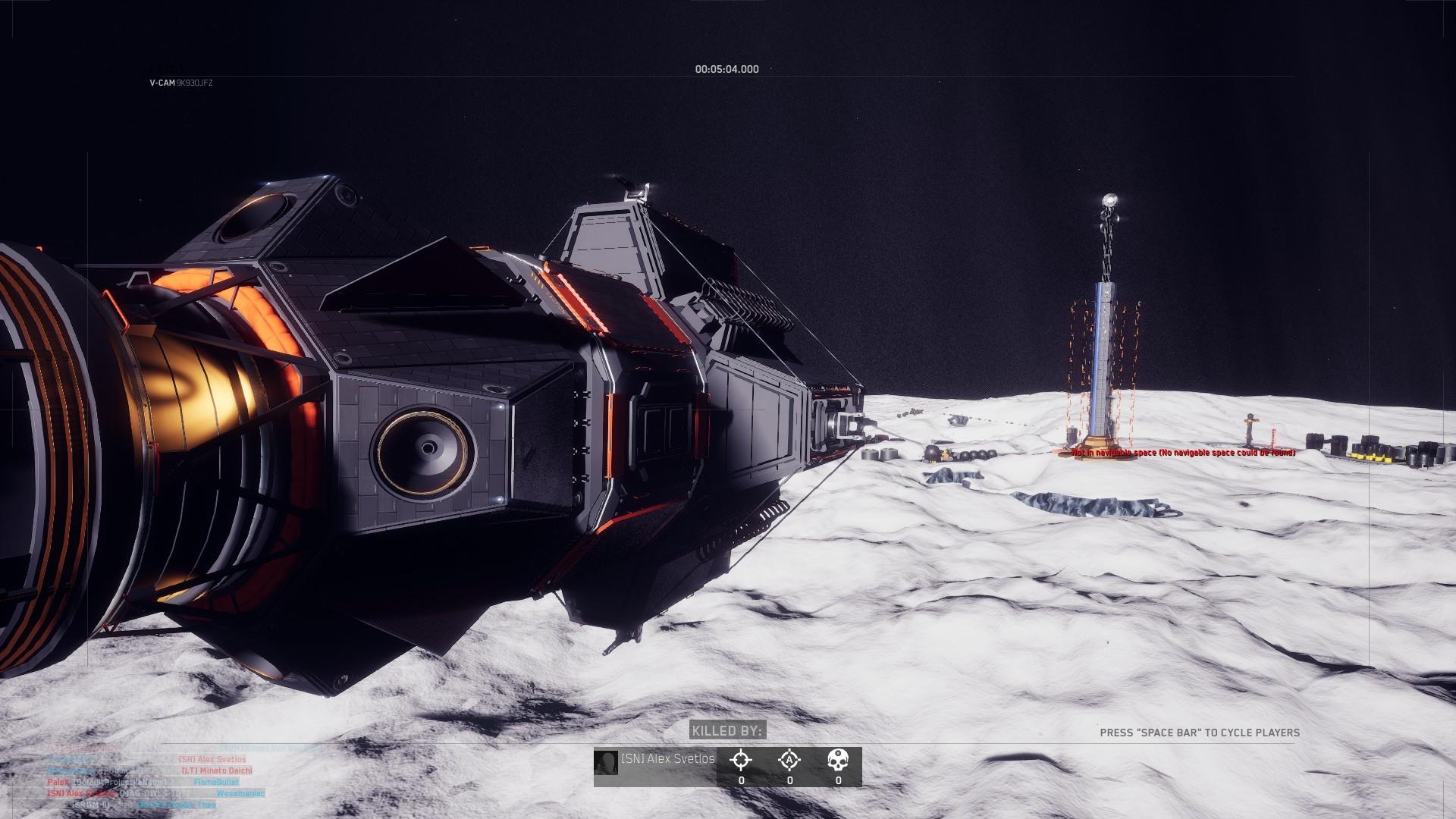Select the KILLED BY header bar
This screenshot has width=1456, height=819.
pyautogui.click(x=727, y=730)
